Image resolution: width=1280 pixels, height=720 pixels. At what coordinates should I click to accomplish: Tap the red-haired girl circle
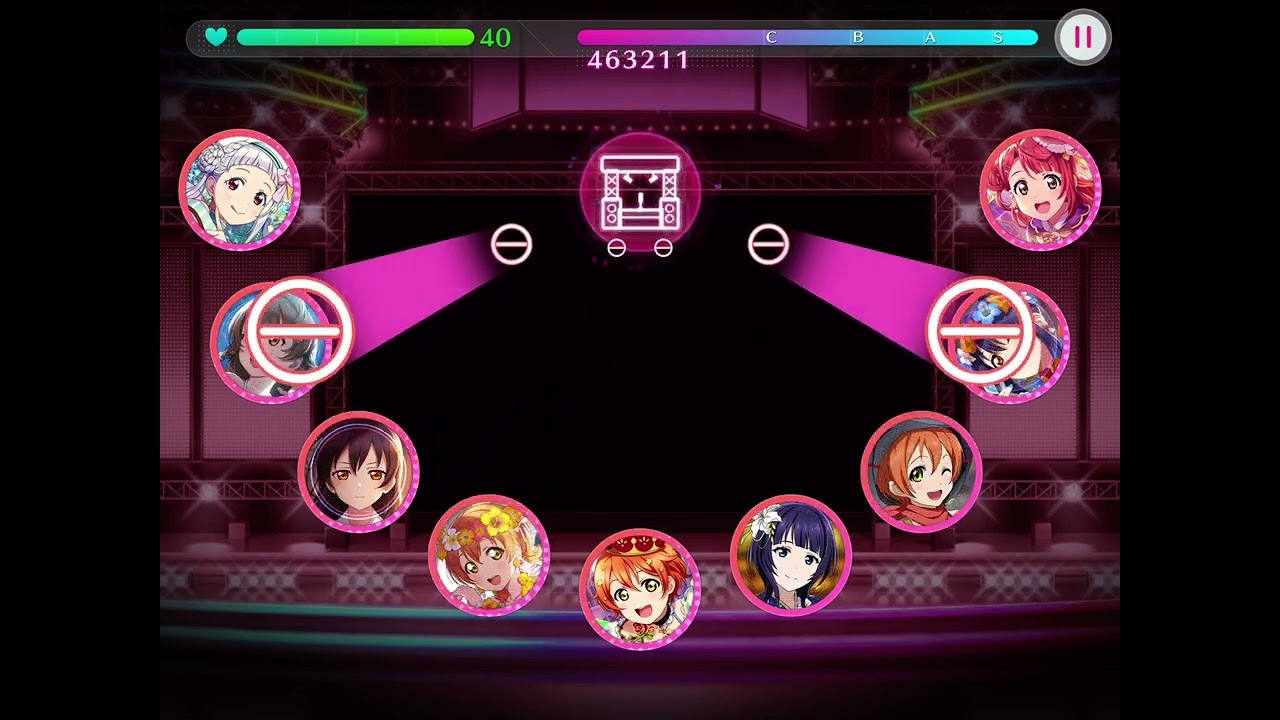click(1040, 189)
